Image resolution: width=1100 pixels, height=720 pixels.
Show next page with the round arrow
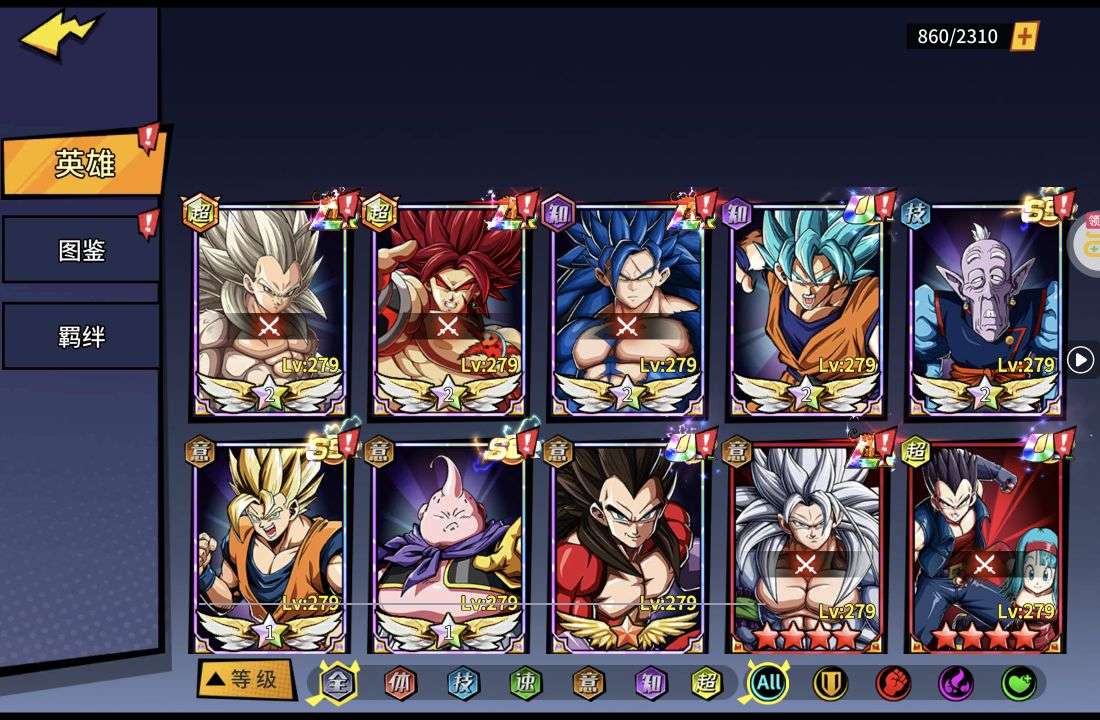pos(1080,360)
